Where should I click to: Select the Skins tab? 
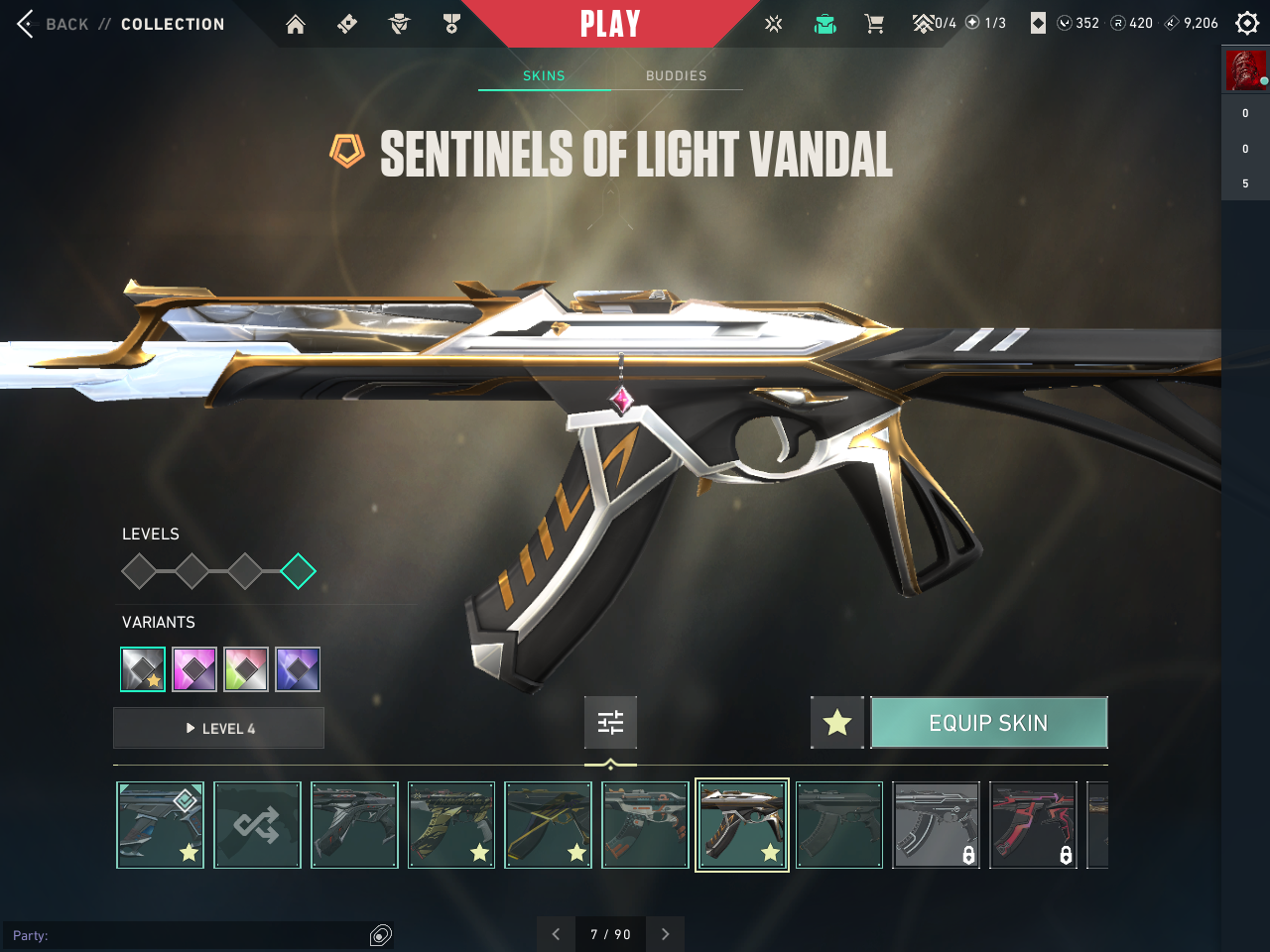pyautogui.click(x=544, y=75)
